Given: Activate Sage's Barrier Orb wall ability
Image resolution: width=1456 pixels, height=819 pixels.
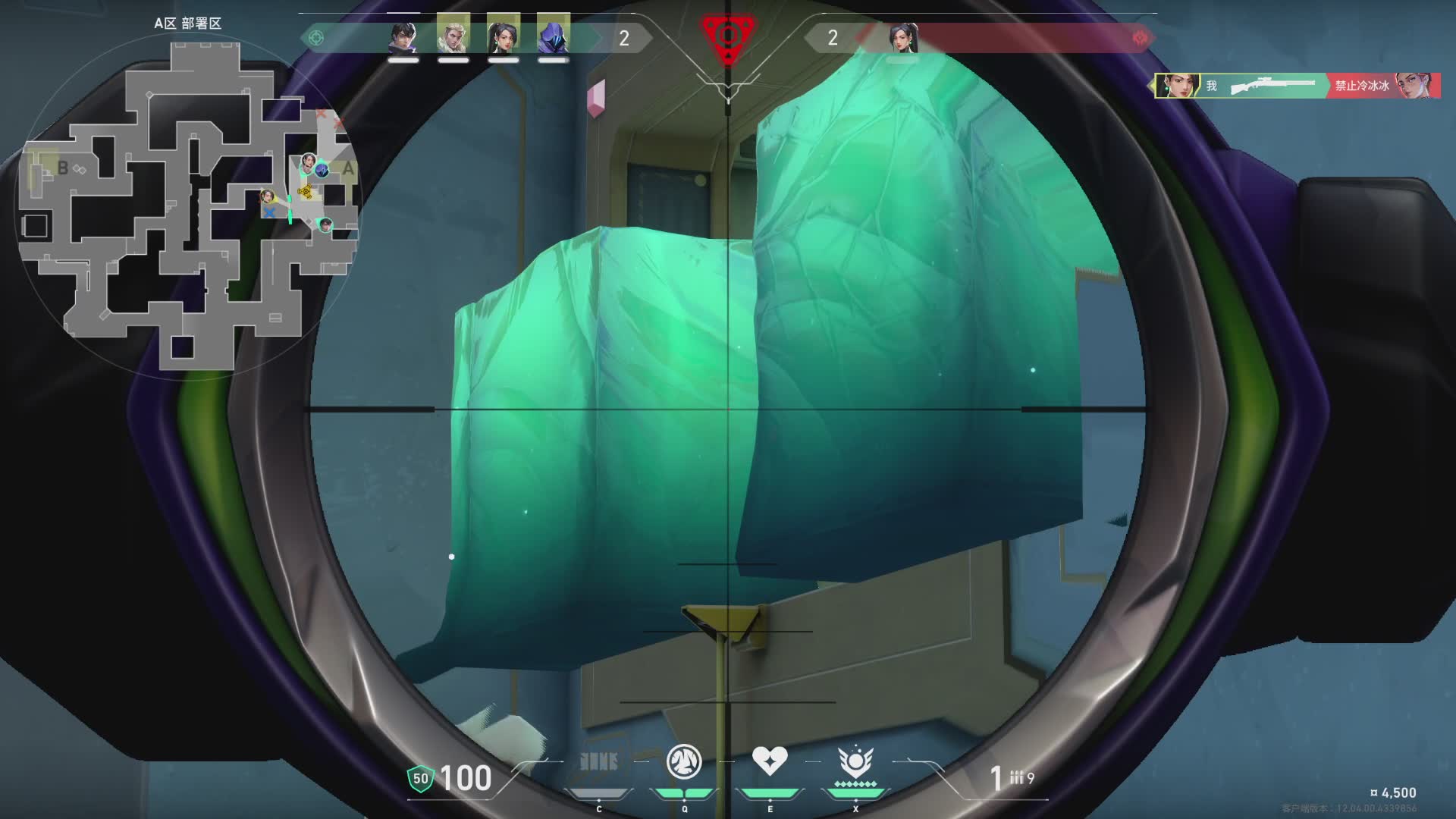Looking at the screenshot, I should point(598,761).
